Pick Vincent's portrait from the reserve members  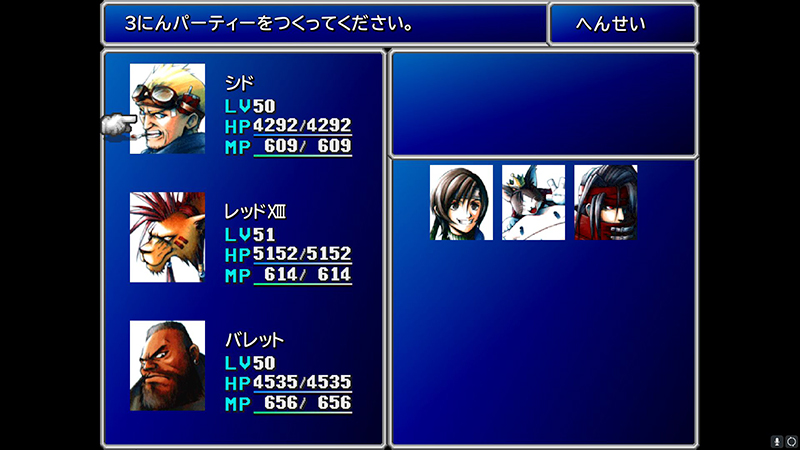(x=605, y=202)
